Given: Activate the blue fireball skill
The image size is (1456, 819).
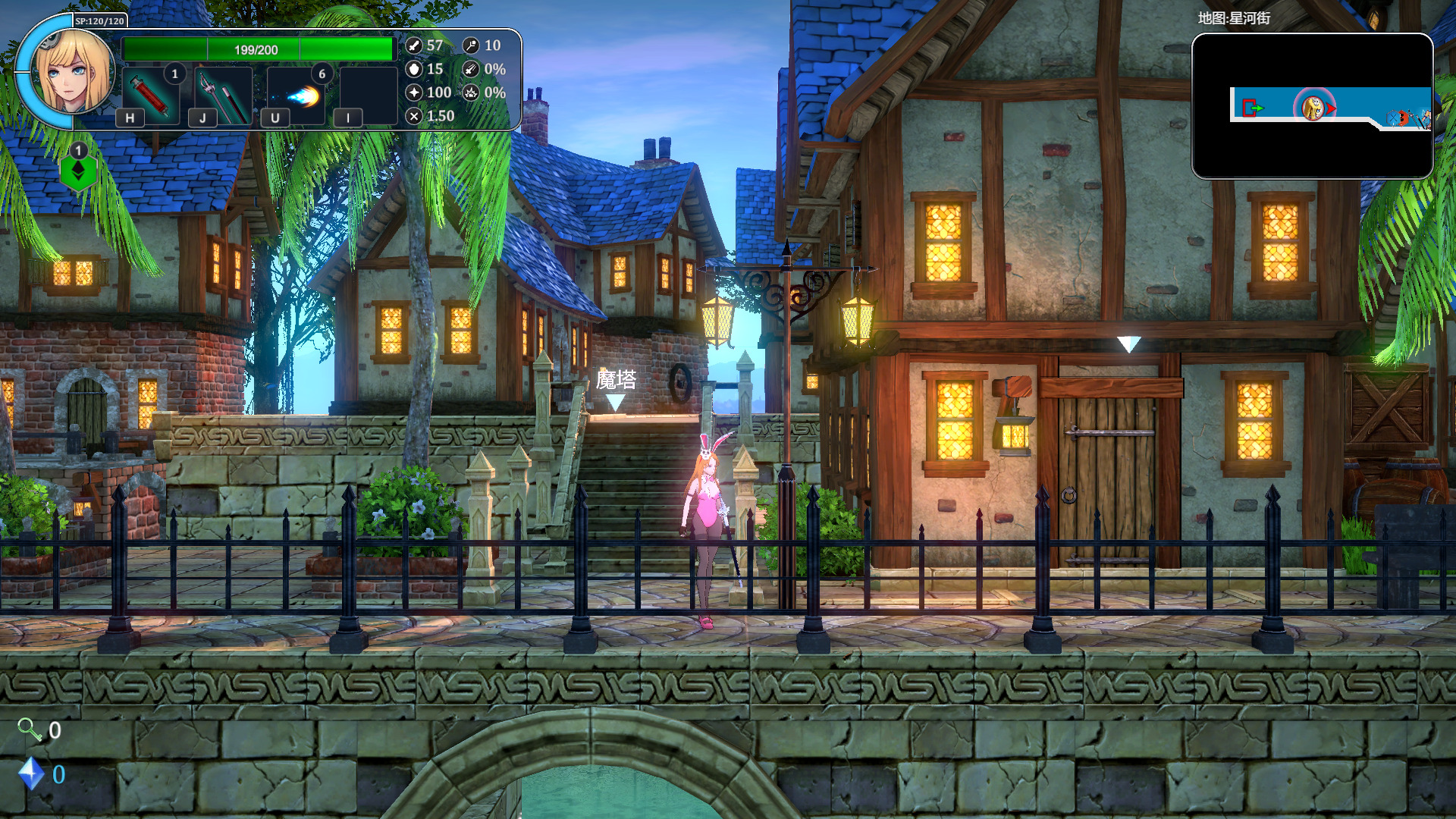Looking at the screenshot, I should [x=296, y=96].
